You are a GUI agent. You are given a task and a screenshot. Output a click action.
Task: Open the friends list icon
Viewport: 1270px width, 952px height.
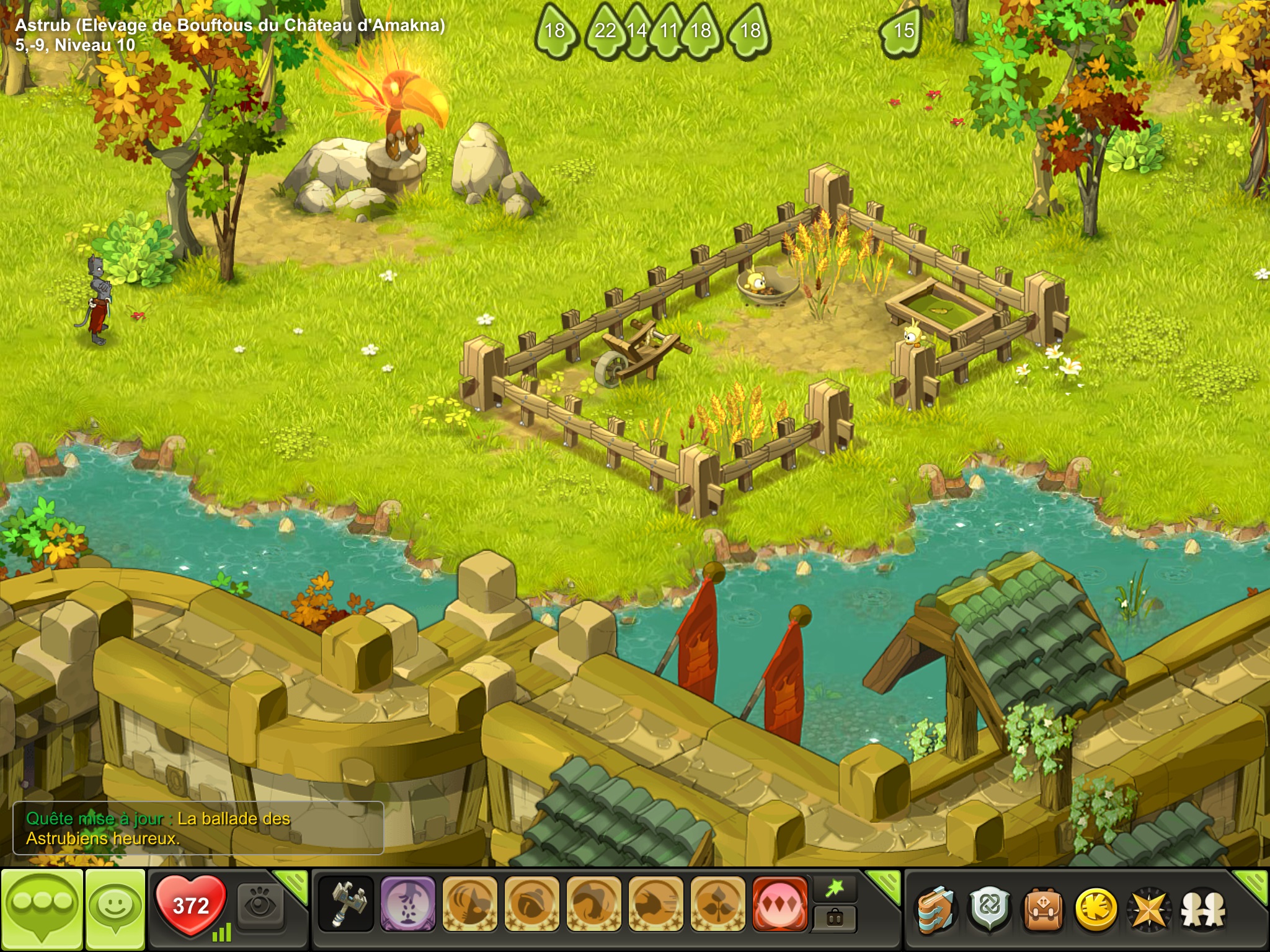click(x=1202, y=910)
